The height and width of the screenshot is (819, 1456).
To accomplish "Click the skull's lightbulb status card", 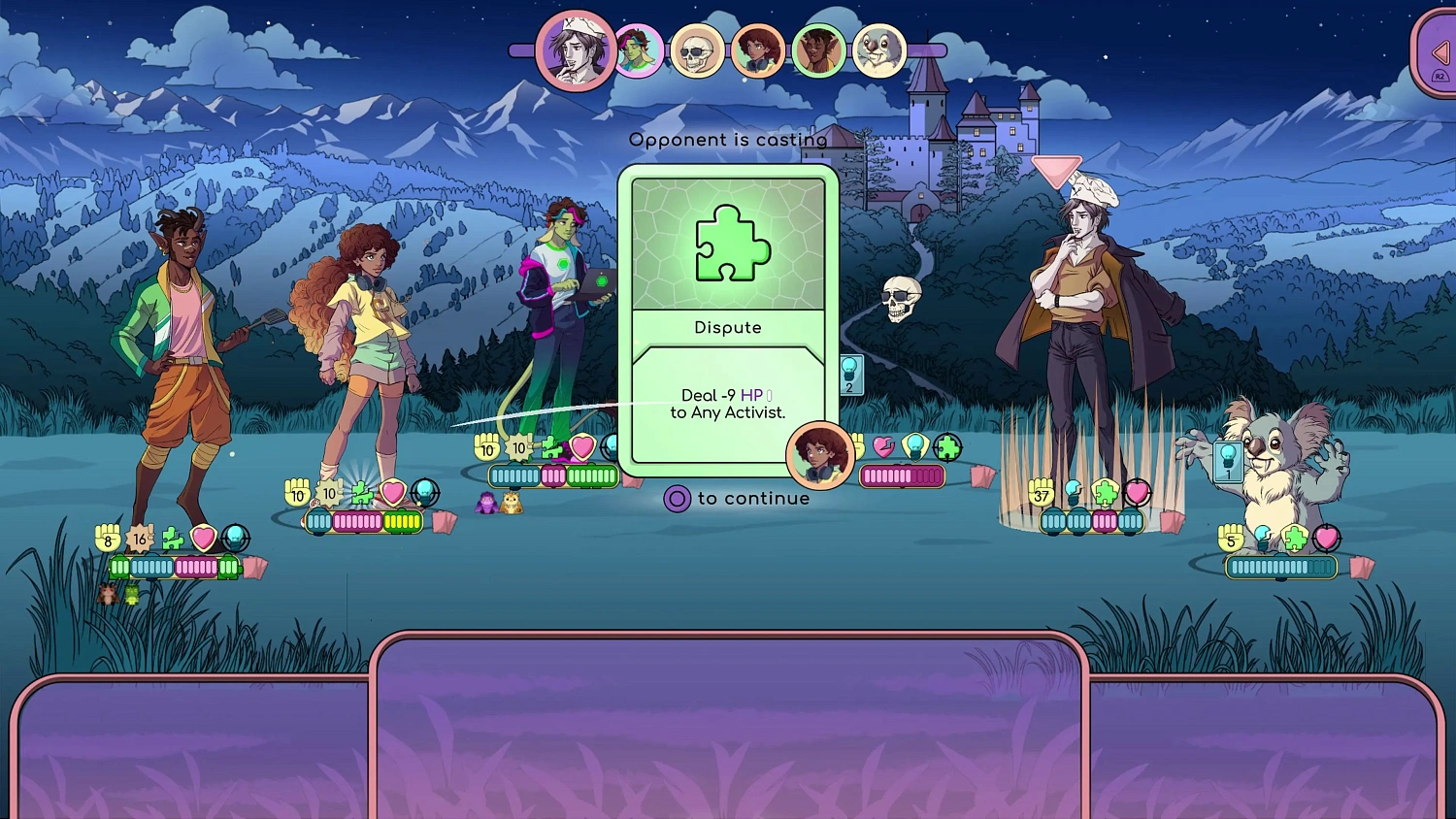I will [x=850, y=375].
